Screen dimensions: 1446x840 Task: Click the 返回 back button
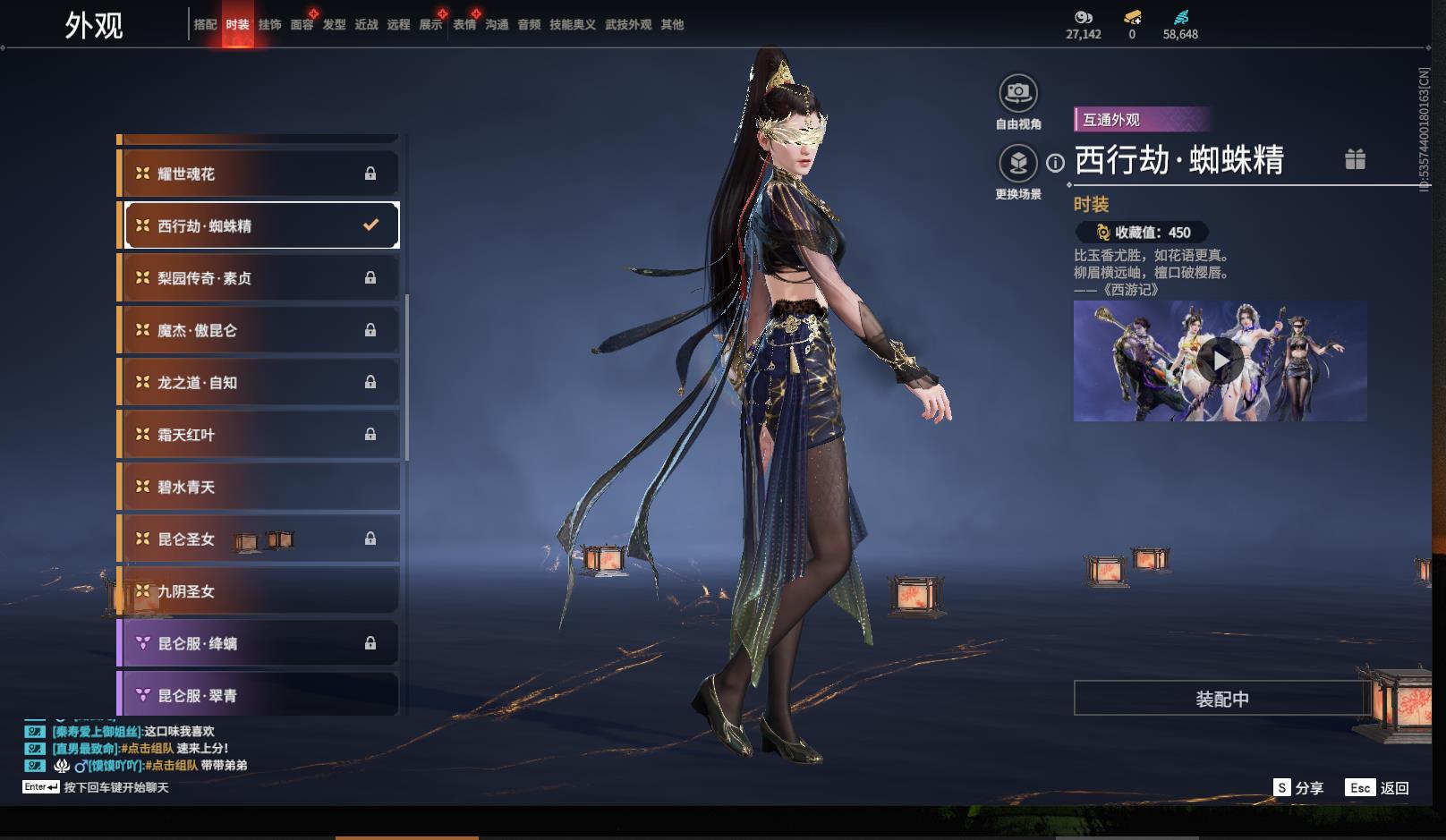click(x=1378, y=788)
